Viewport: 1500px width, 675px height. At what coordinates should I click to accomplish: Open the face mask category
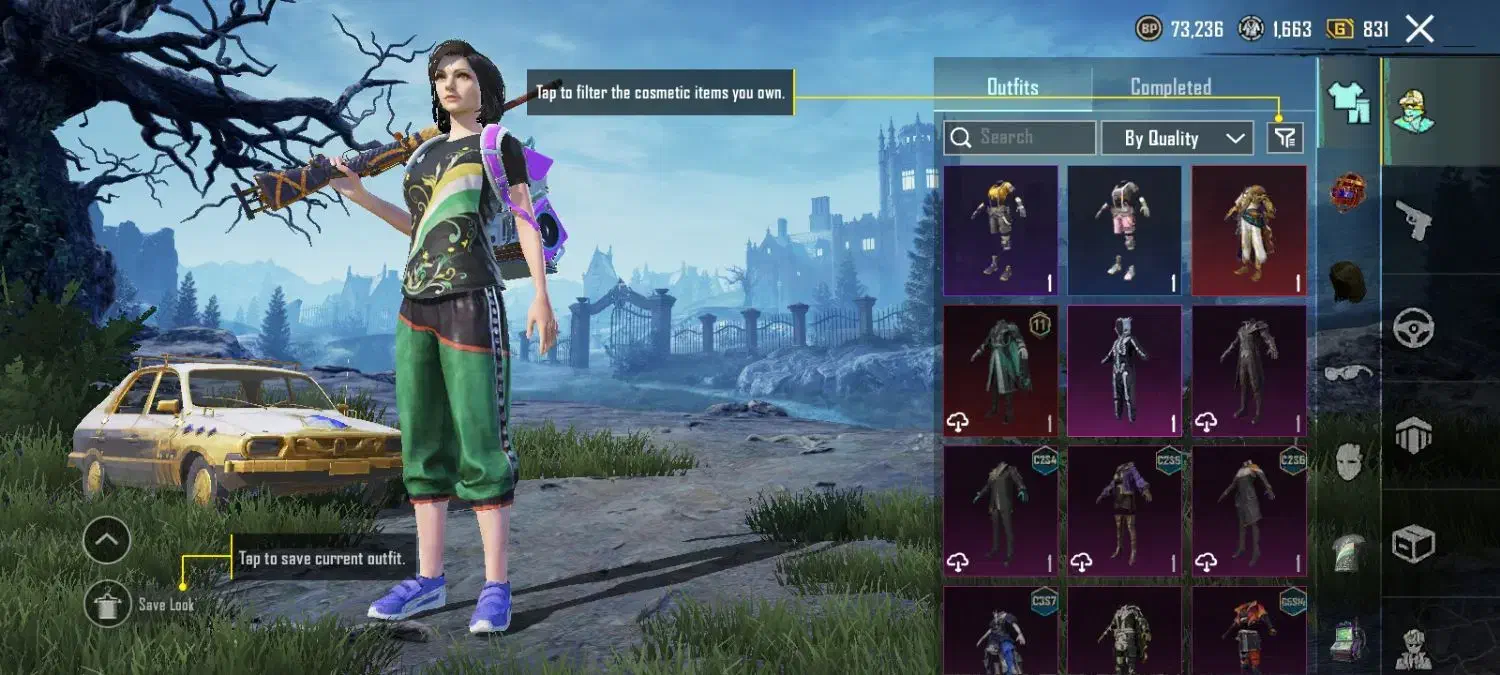coord(1349,463)
